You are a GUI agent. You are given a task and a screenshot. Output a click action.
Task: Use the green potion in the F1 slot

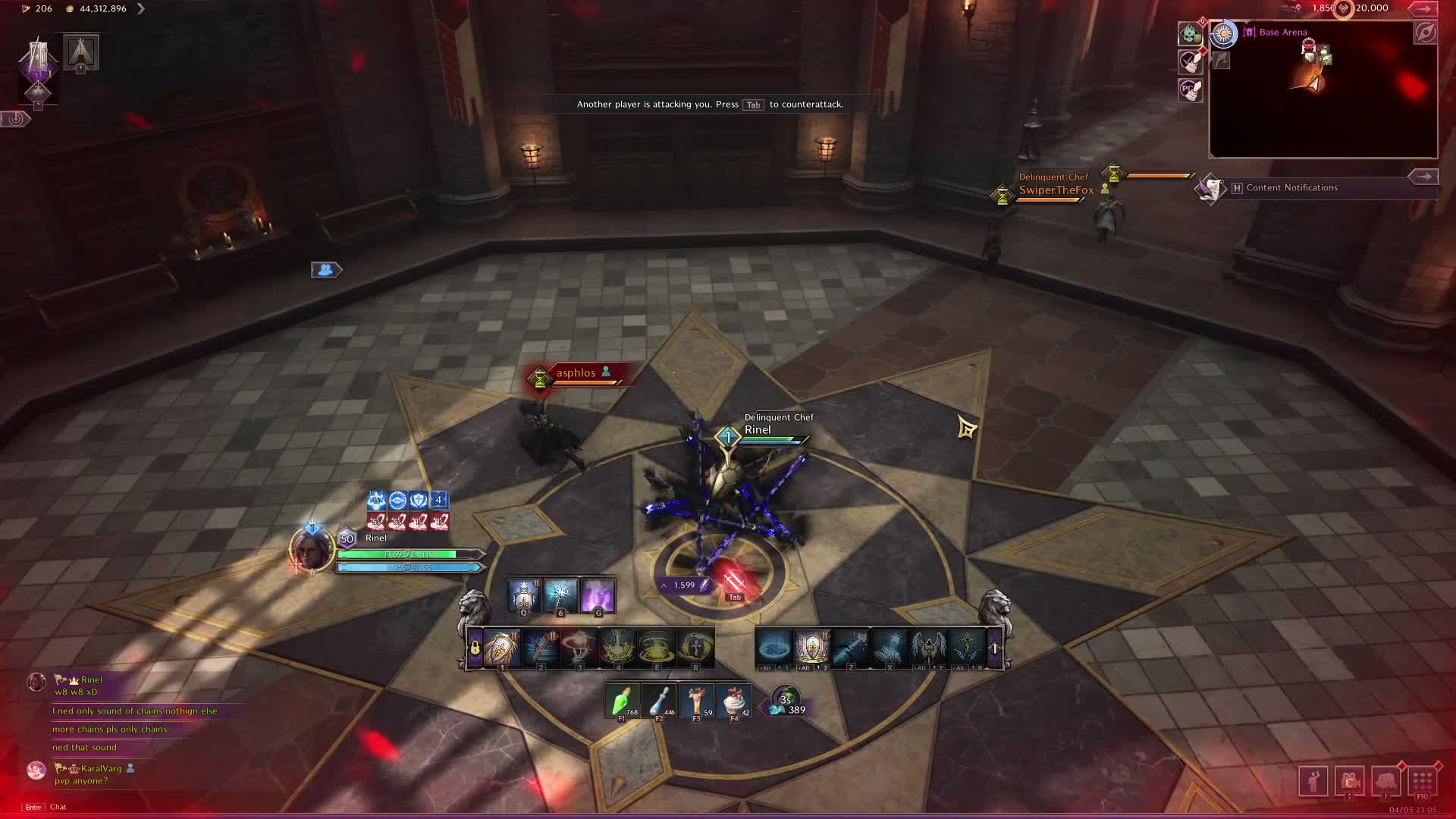pyautogui.click(x=622, y=700)
